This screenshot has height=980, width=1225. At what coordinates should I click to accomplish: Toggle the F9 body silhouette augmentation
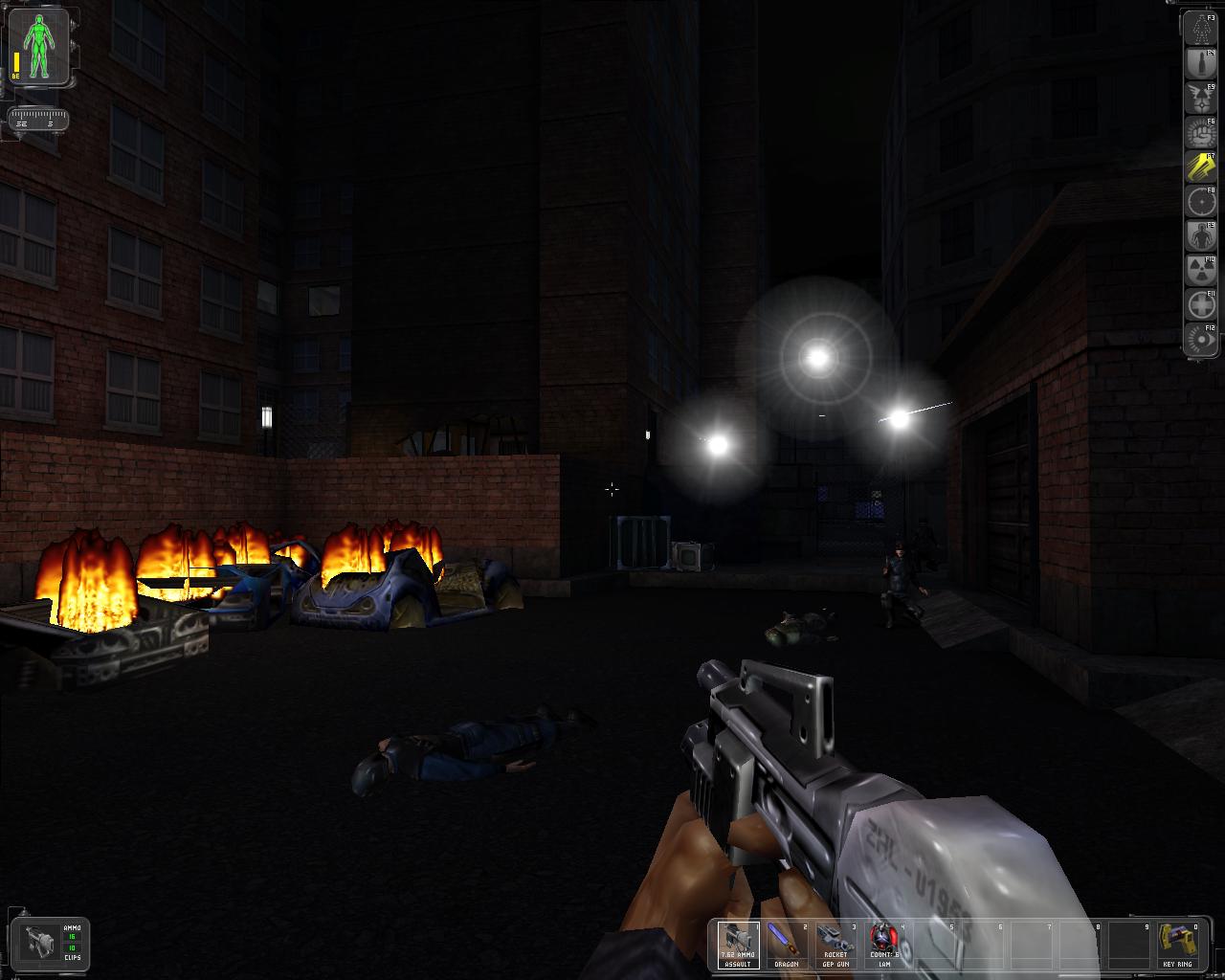click(1201, 236)
